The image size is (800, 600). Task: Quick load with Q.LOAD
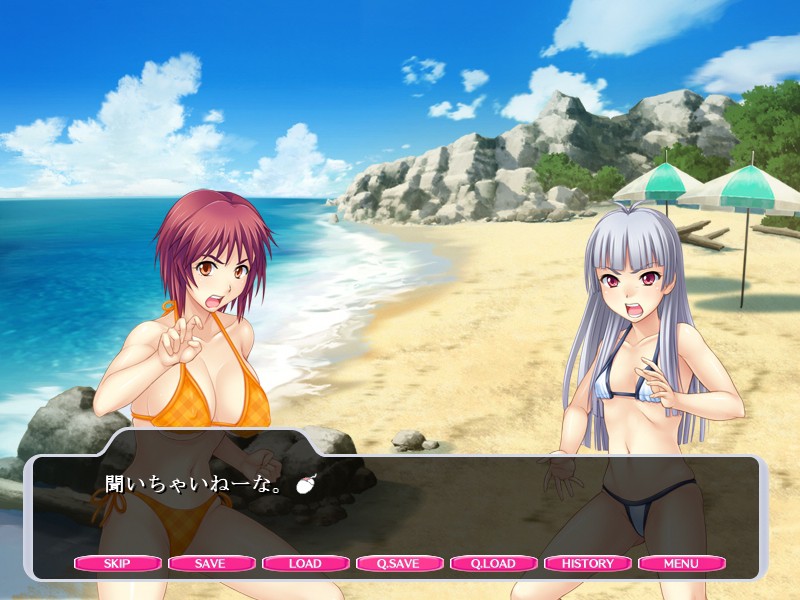(x=493, y=563)
